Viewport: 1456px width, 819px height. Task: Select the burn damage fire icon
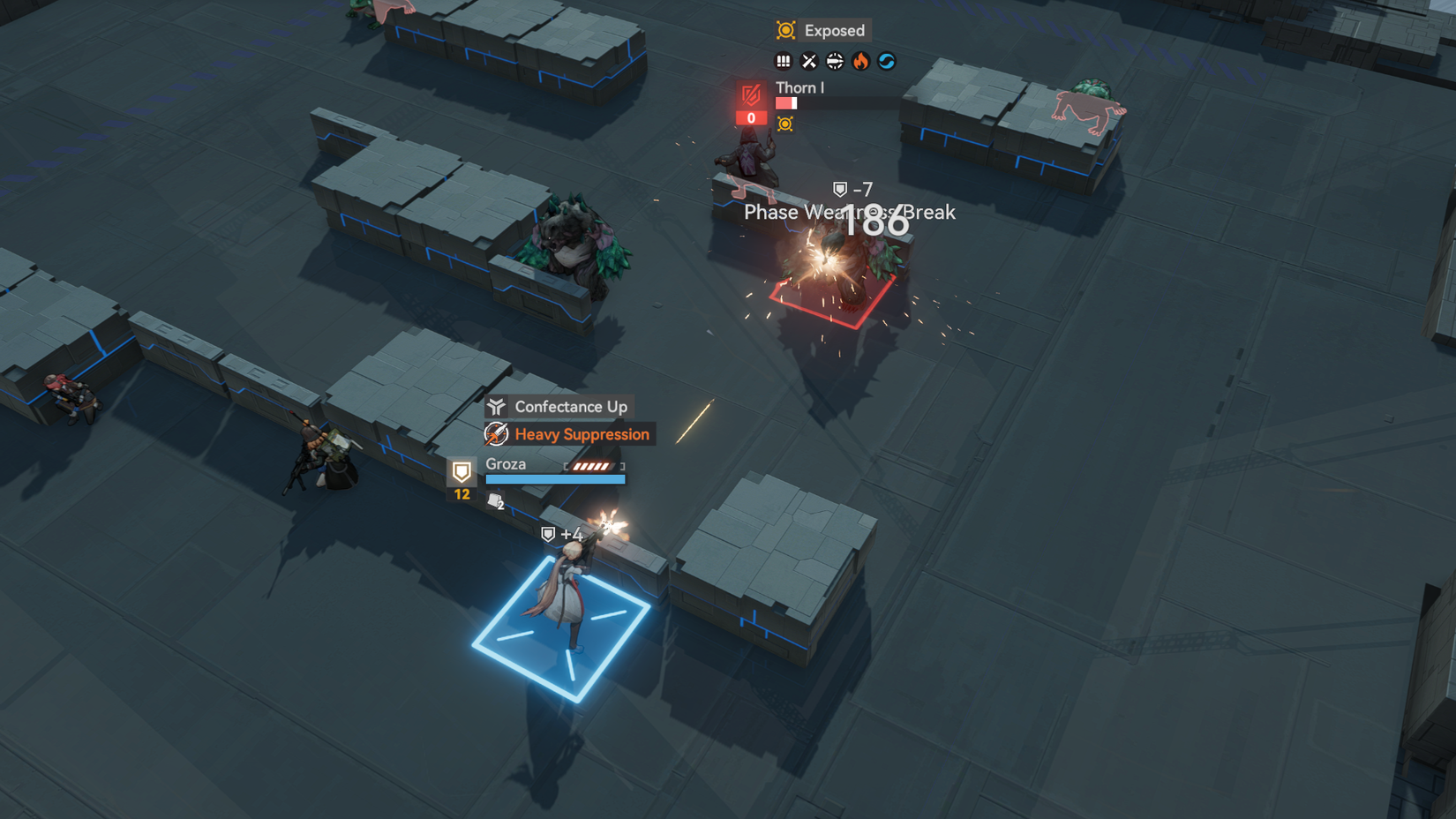[860, 61]
